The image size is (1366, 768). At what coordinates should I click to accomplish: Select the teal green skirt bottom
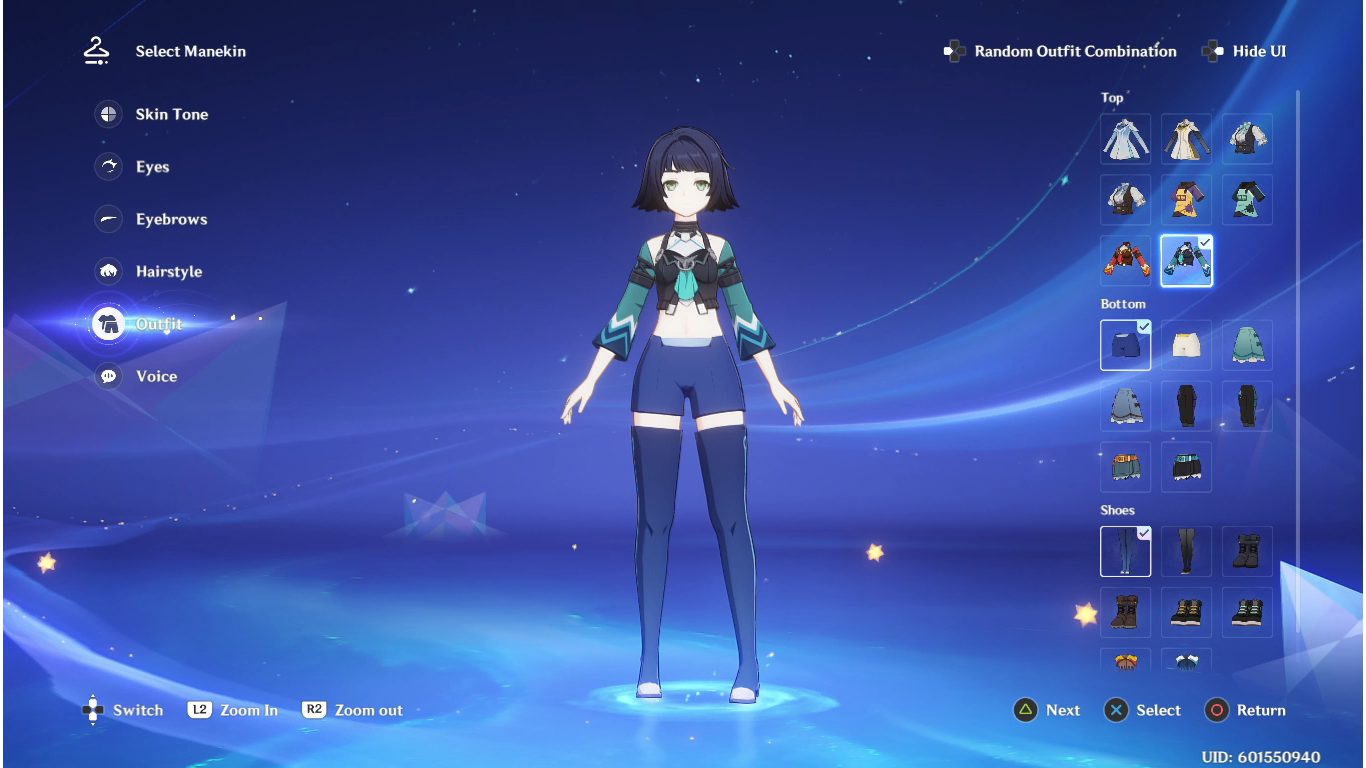(x=1247, y=345)
